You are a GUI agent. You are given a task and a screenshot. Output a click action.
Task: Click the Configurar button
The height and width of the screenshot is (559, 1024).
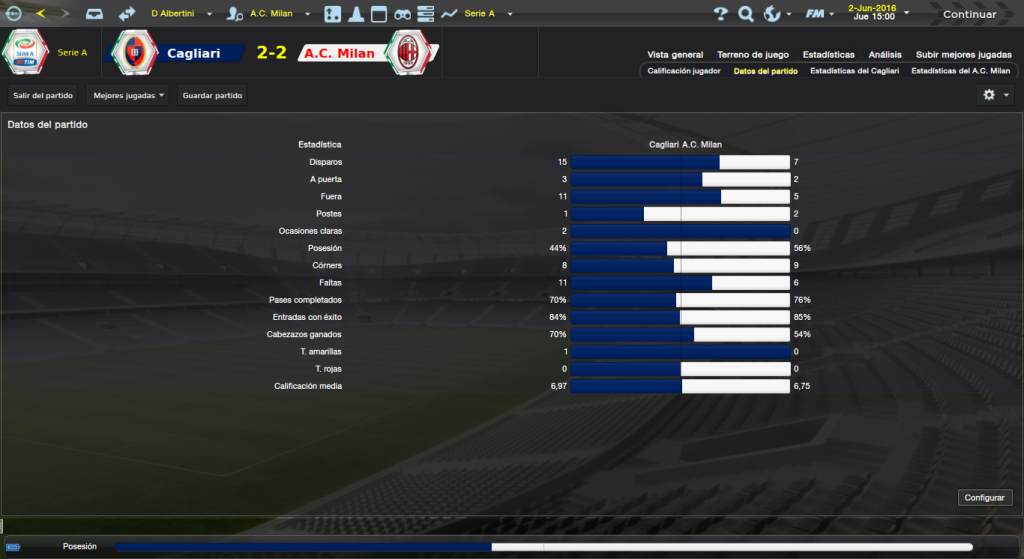(x=986, y=497)
